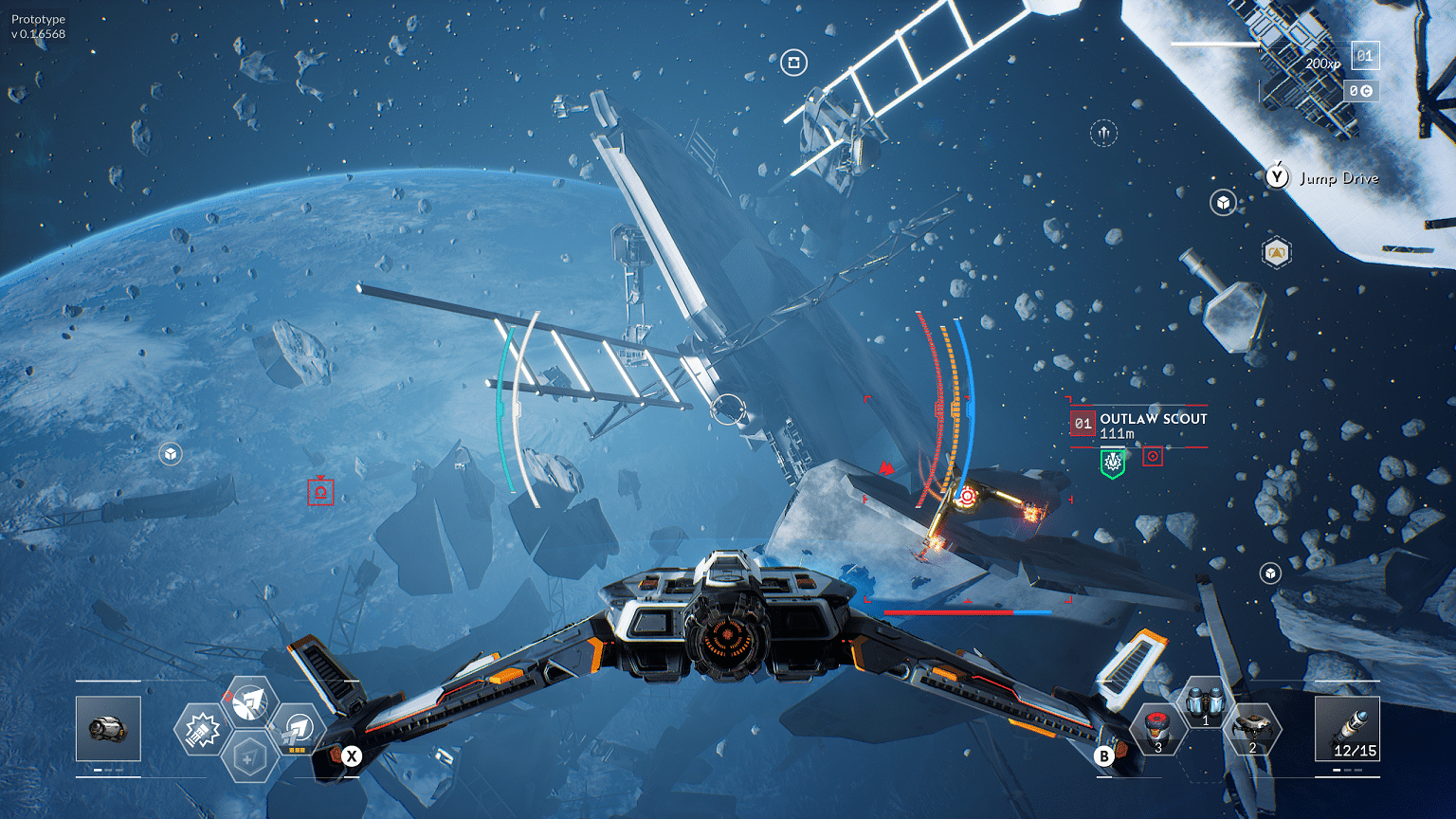This screenshot has width=1456, height=819.
Task: Select the square container marker at top
Action: click(x=793, y=64)
